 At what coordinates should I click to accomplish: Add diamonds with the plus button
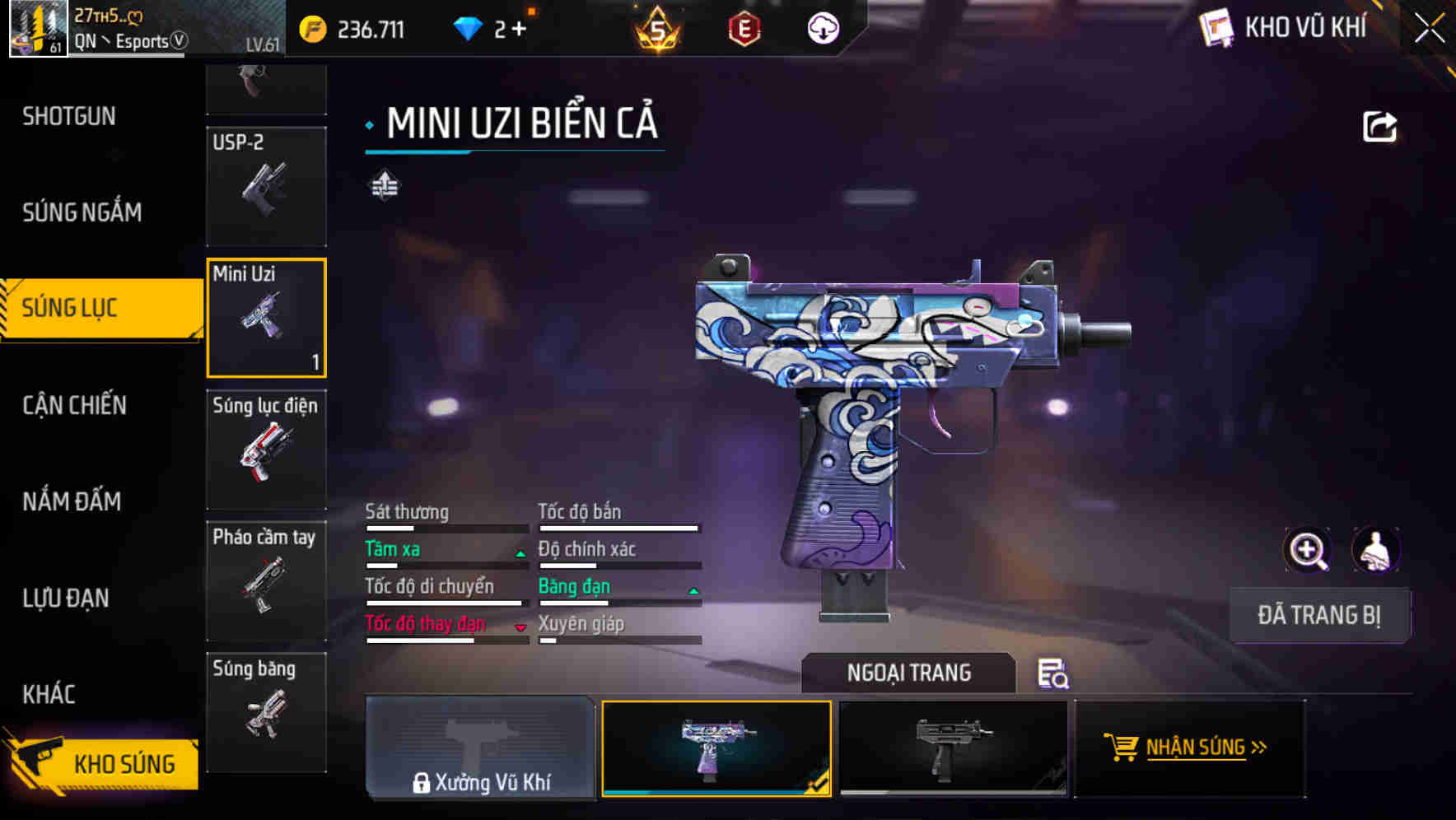click(x=519, y=30)
